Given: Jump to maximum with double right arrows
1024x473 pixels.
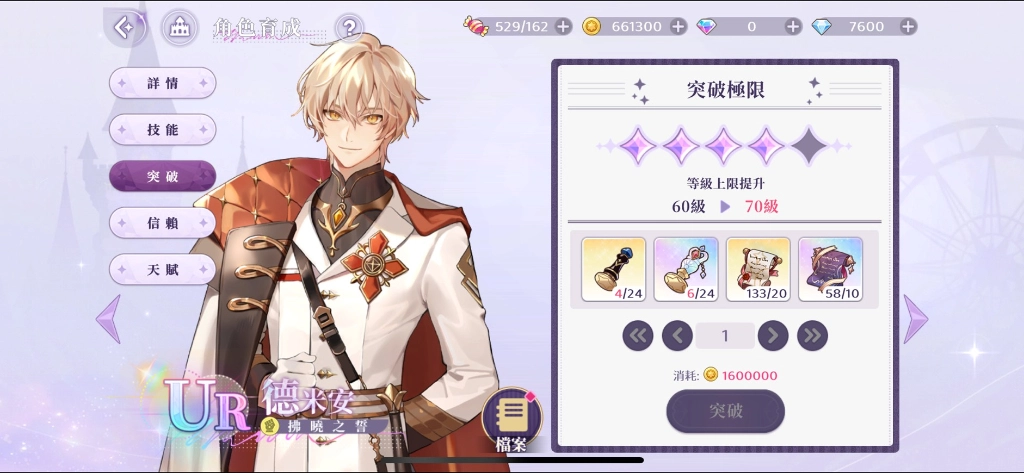Looking at the screenshot, I should [x=812, y=335].
